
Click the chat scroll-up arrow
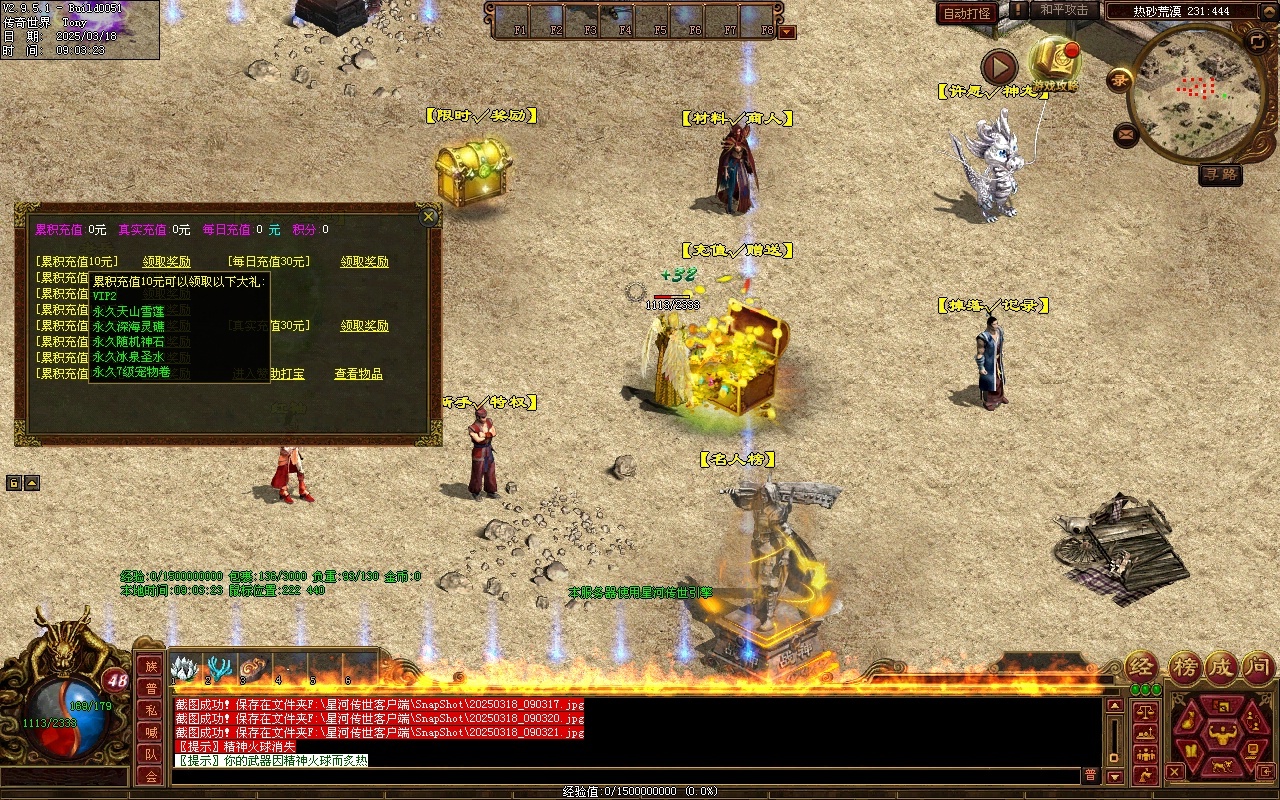(x=1115, y=706)
